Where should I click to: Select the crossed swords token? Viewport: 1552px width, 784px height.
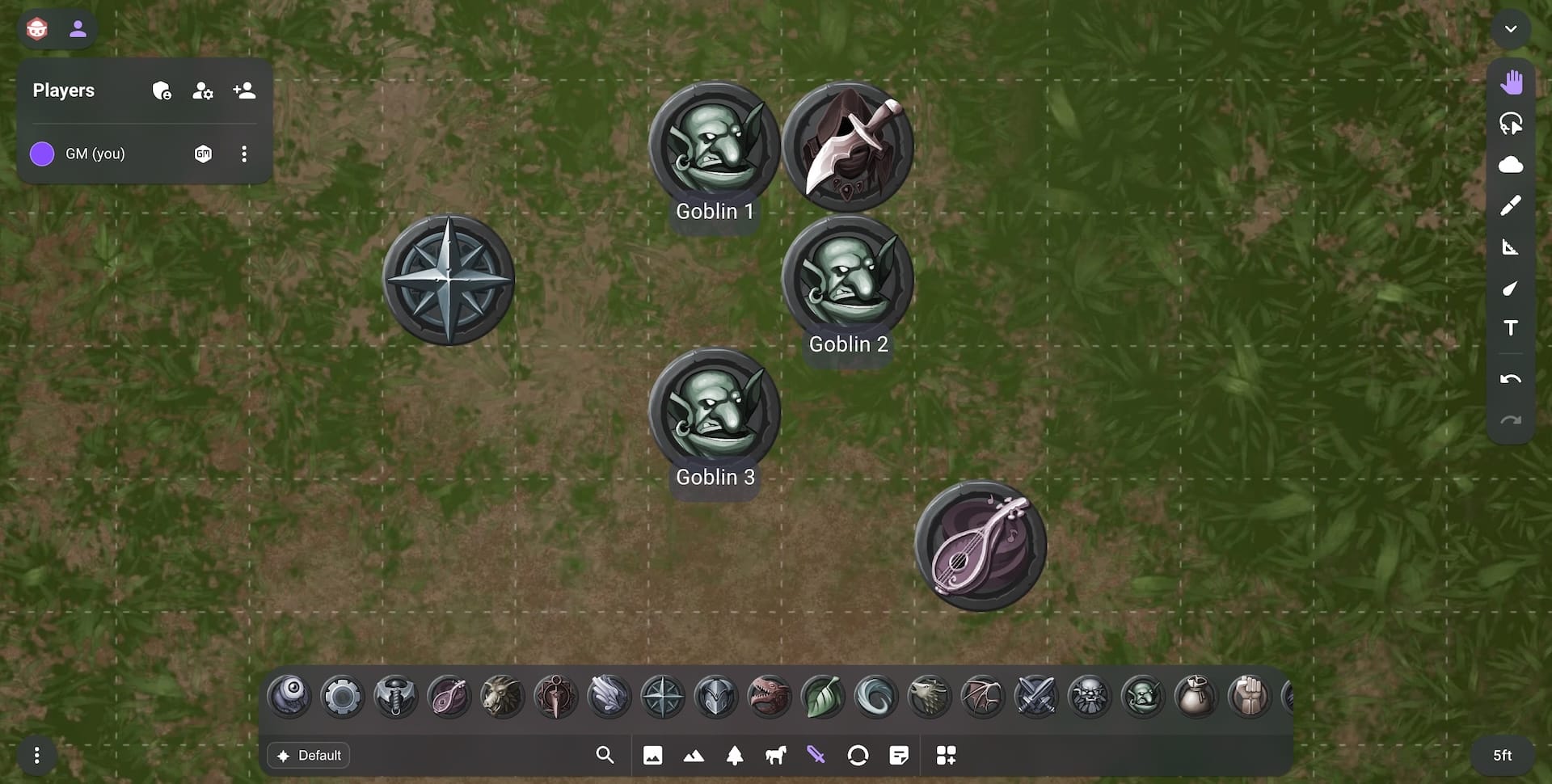coord(1035,696)
